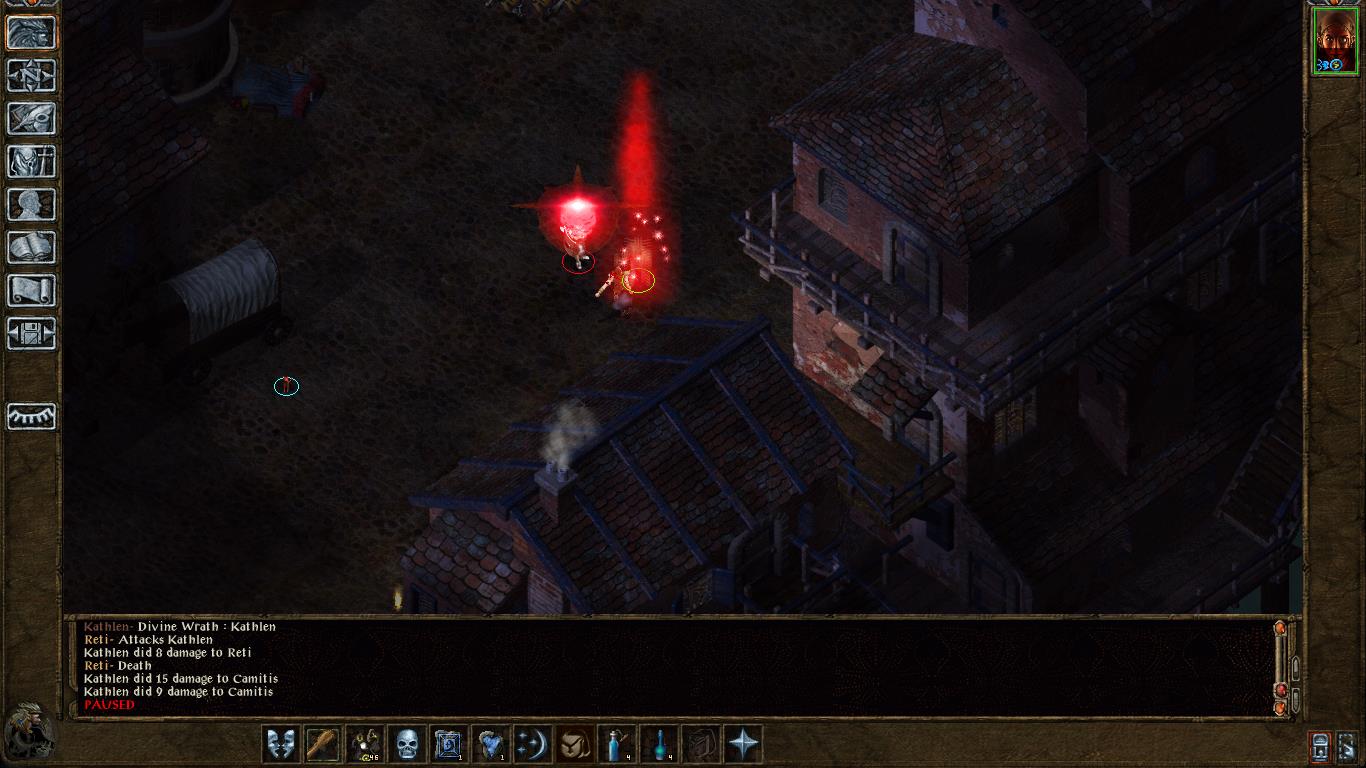The width and height of the screenshot is (1366, 768).
Task: Open the inventory screen from the sidebar
Action: click(31, 161)
